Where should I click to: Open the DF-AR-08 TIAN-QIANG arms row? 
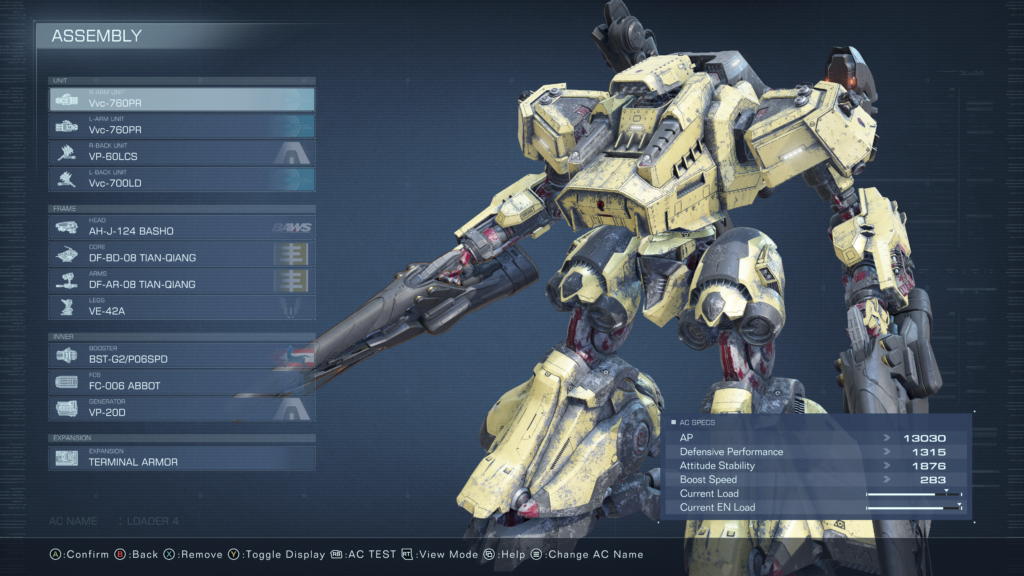click(x=182, y=281)
